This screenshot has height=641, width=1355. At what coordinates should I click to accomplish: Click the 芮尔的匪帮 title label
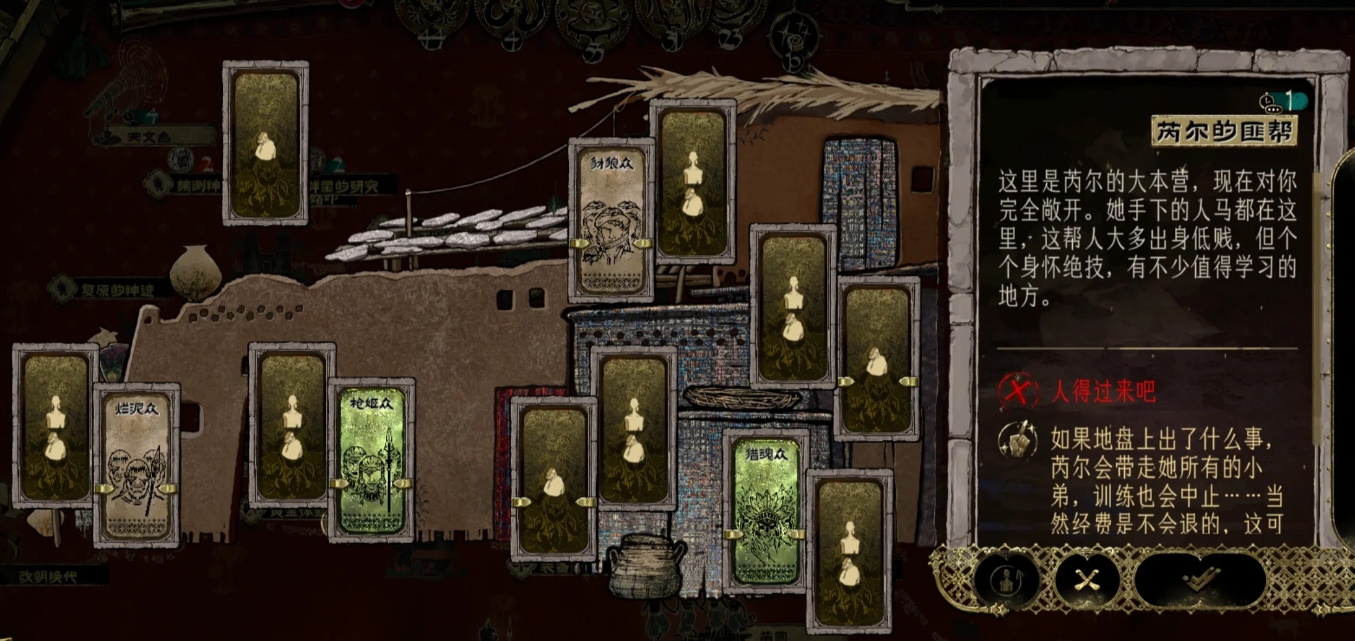(x=1226, y=130)
